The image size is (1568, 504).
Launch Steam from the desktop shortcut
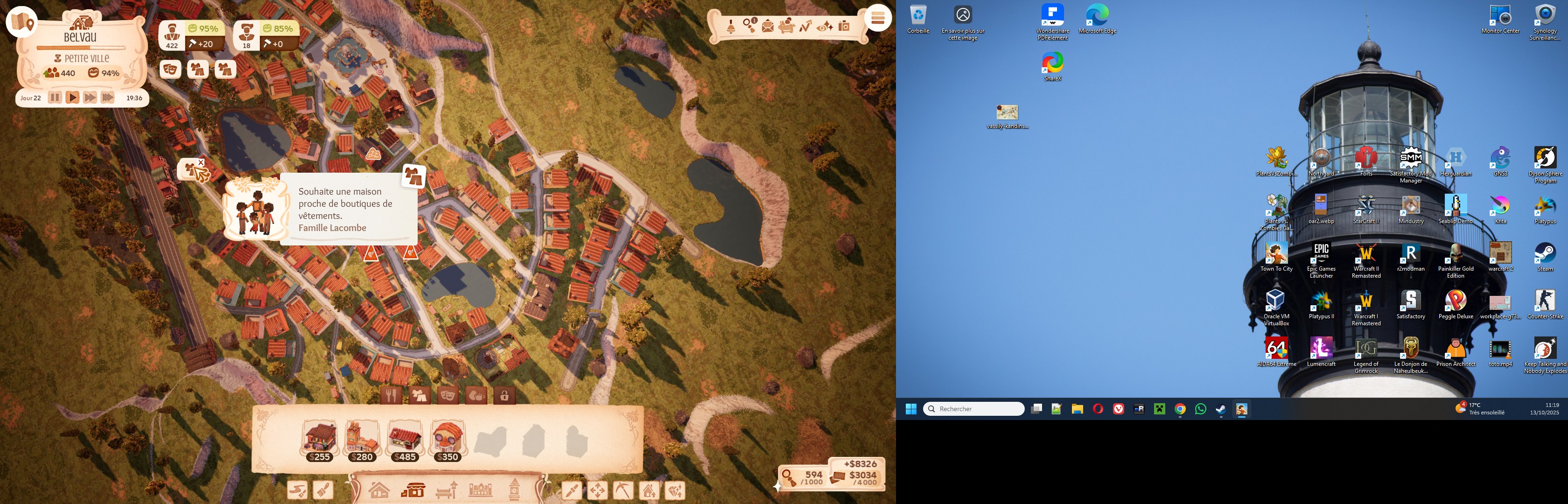(x=1545, y=257)
